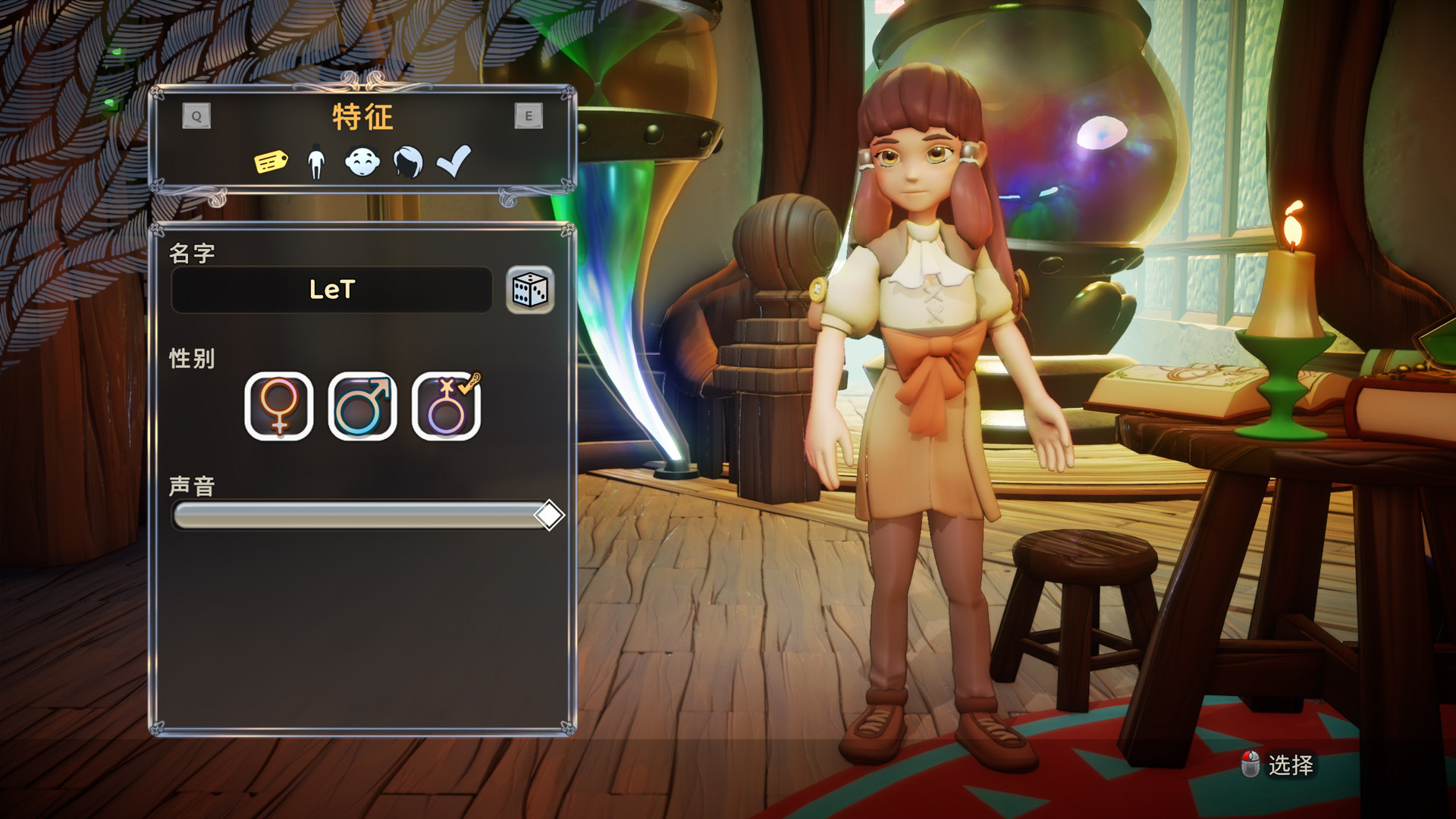This screenshot has width=1456, height=819.
Task: Randomize the name with the dice button
Action: pos(530,290)
